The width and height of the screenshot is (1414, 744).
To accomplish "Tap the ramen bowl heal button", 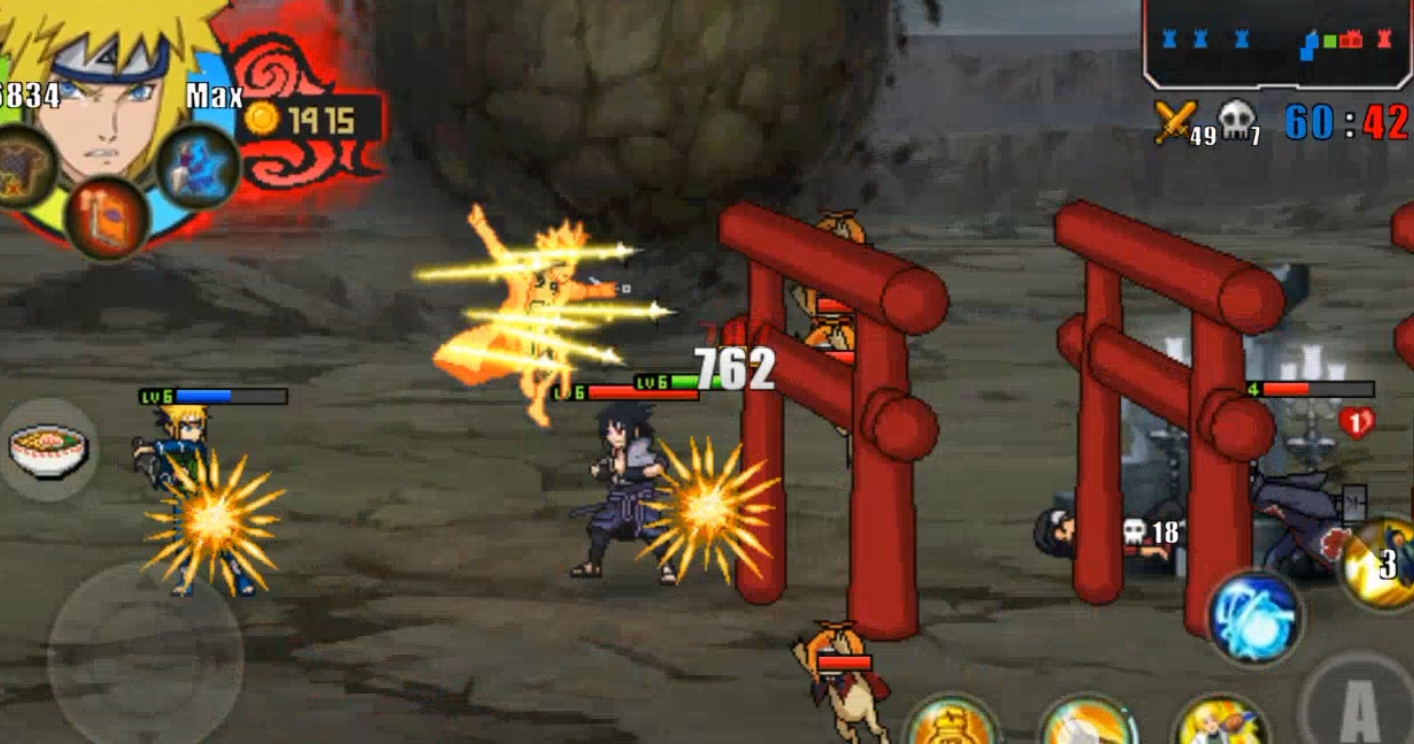I will click(50, 450).
